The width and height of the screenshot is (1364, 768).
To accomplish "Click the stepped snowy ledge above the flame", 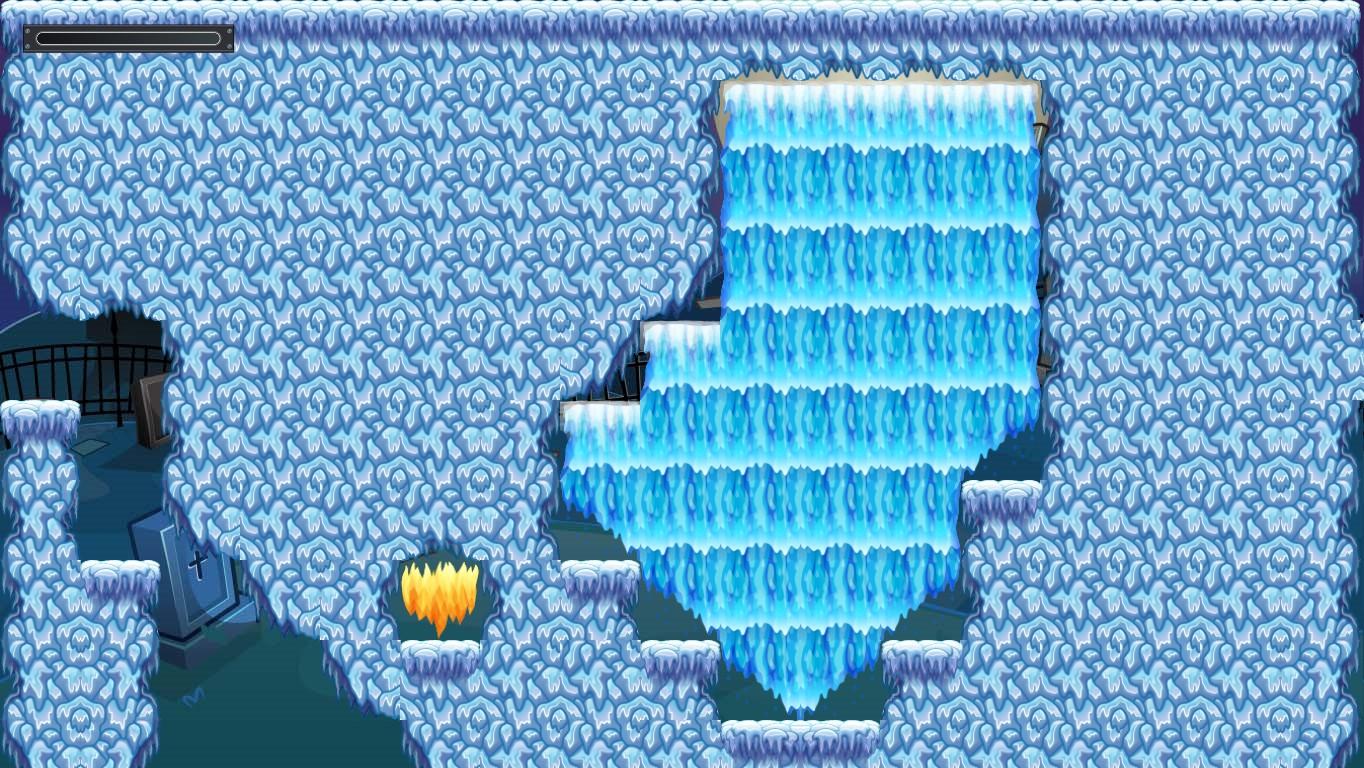I will click(x=597, y=568).
